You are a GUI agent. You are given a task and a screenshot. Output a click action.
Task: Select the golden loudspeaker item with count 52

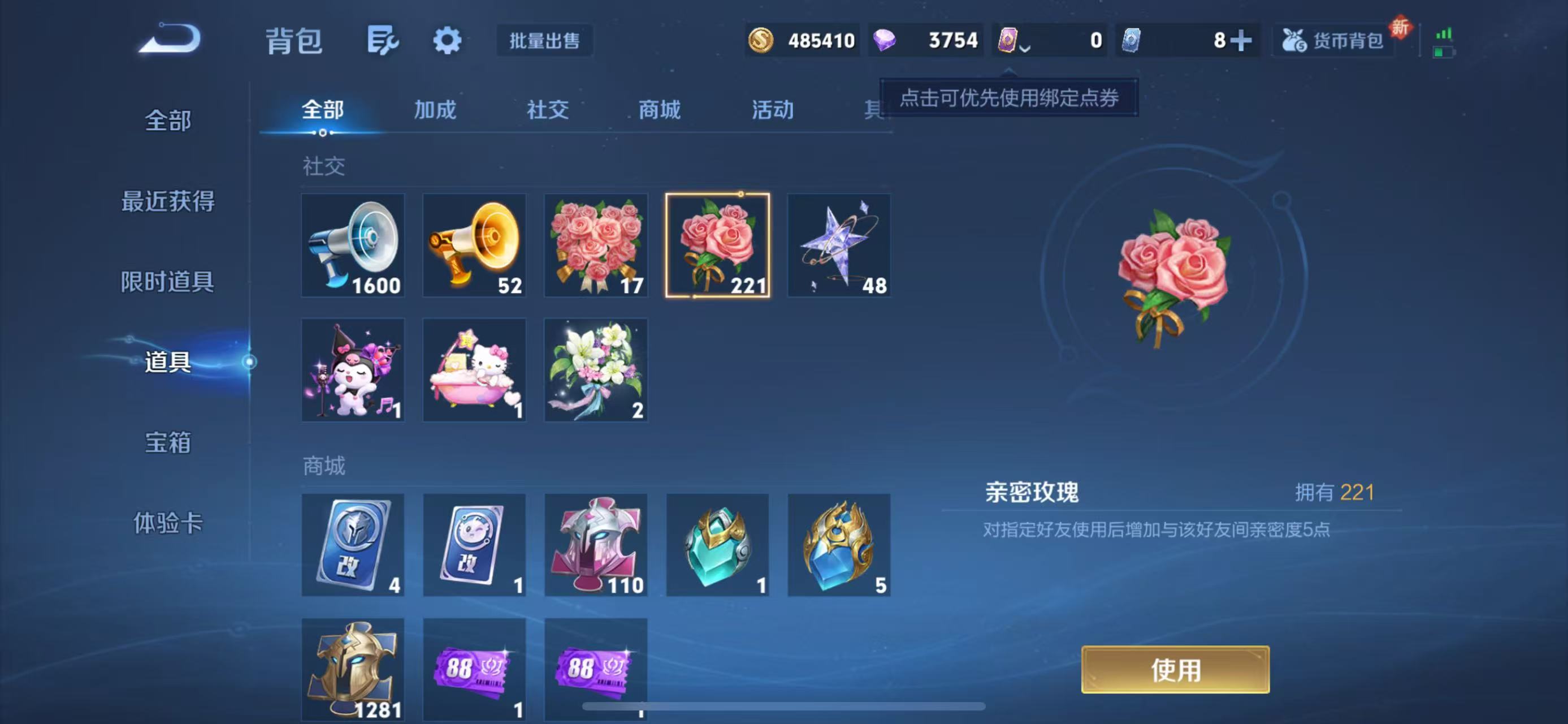[x=474, y=245]
